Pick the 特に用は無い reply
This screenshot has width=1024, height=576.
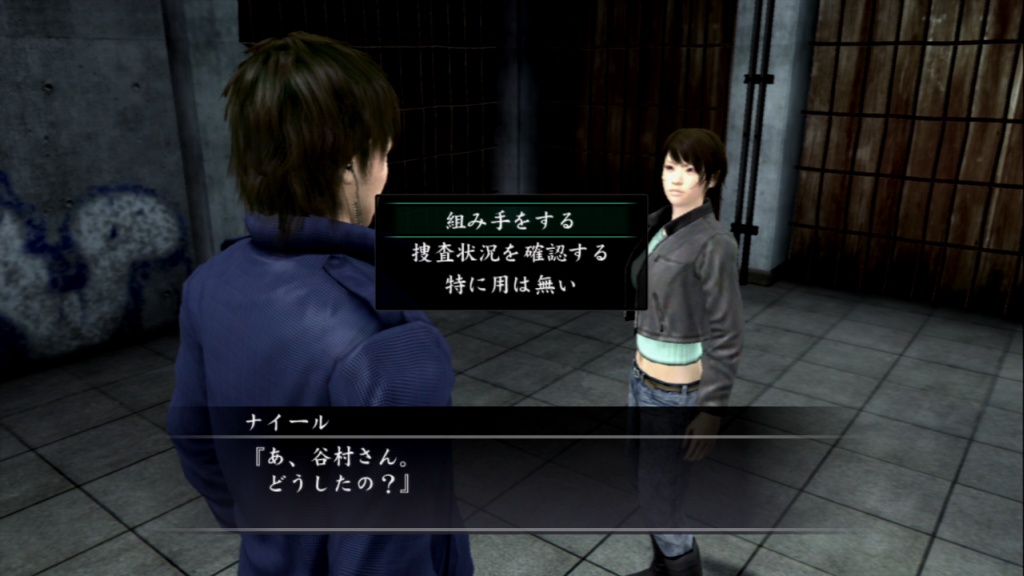click(x=510, y=284)
